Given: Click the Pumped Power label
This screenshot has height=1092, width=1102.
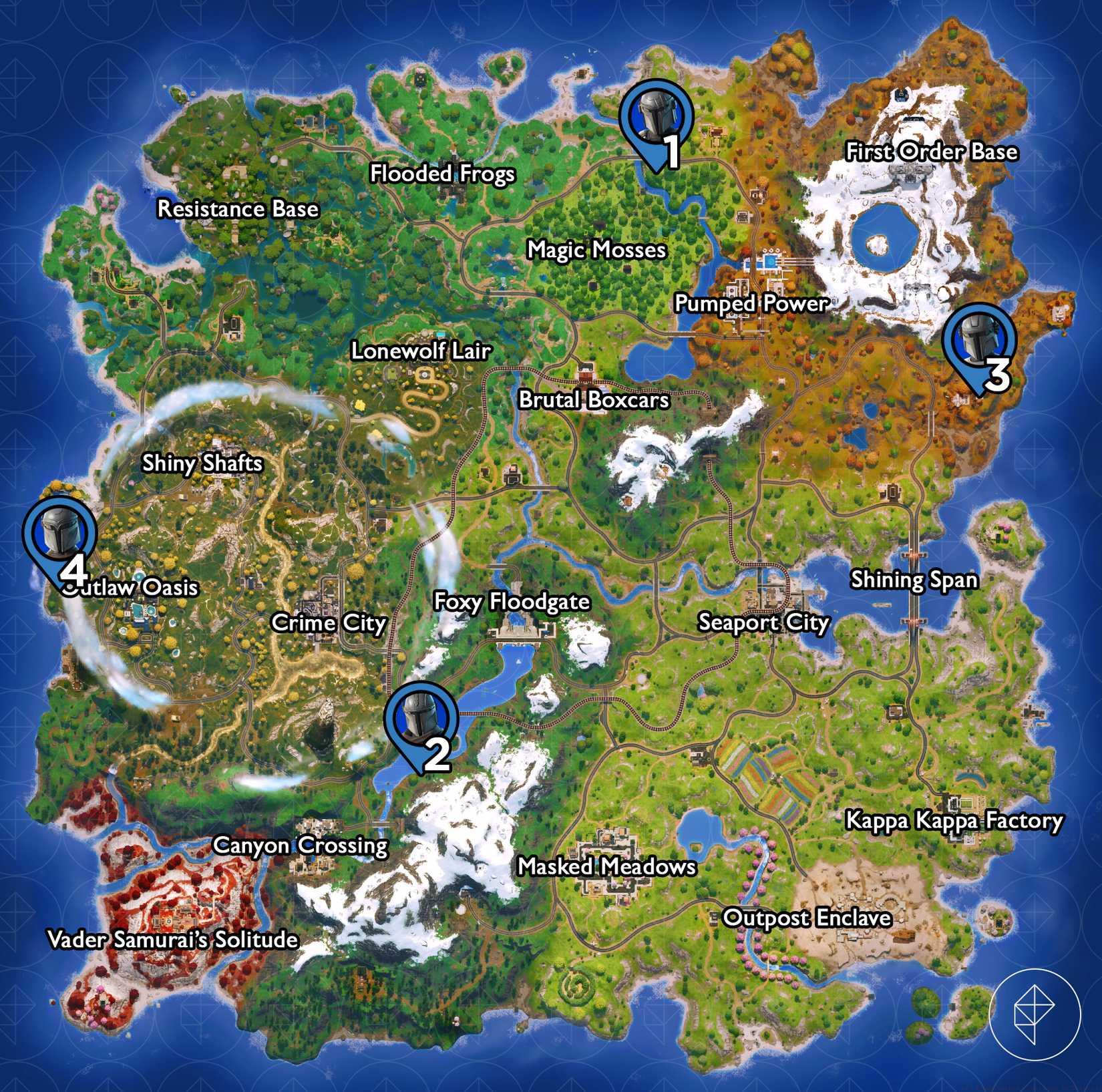Looking at the screenshot, I should click(x=751, y=304).
